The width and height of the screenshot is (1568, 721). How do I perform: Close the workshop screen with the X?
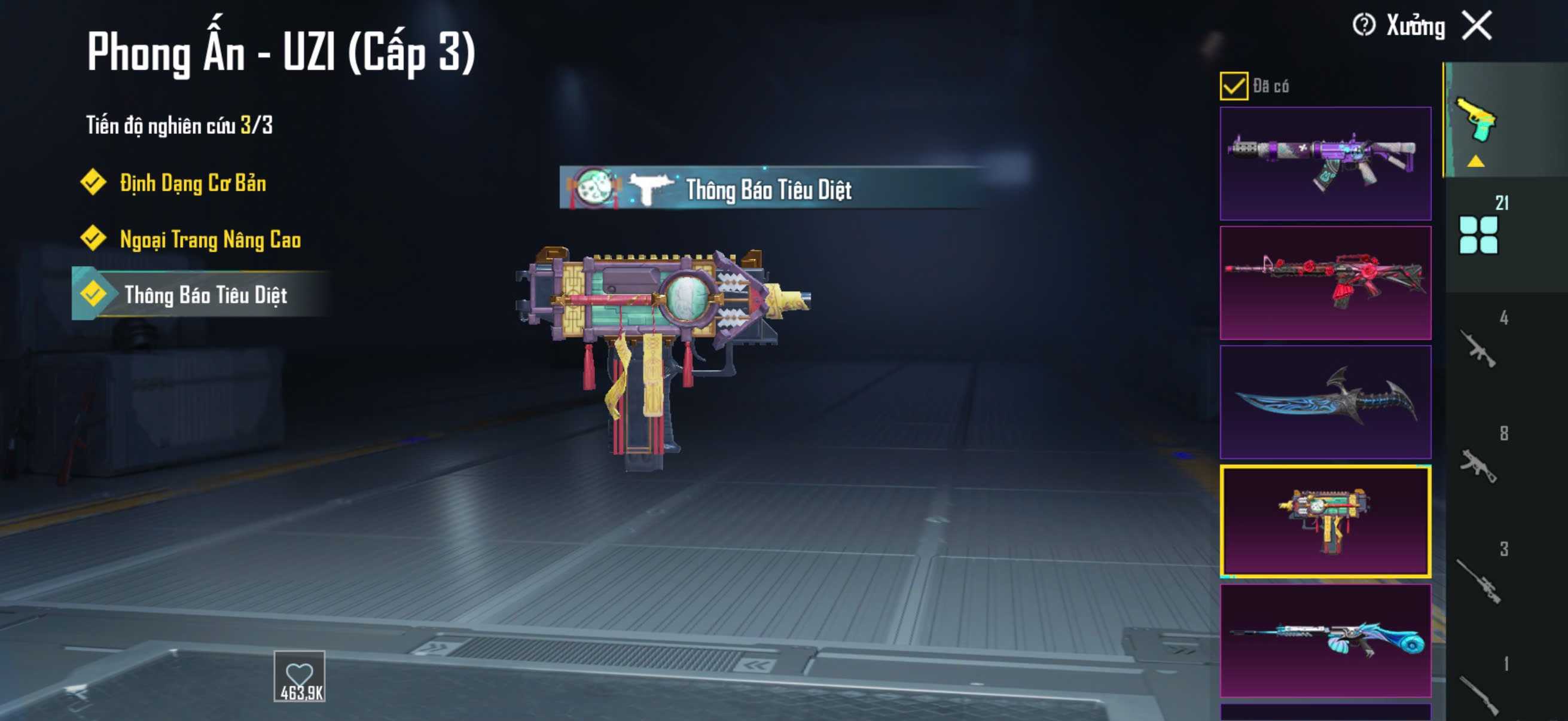(1477, 26)
